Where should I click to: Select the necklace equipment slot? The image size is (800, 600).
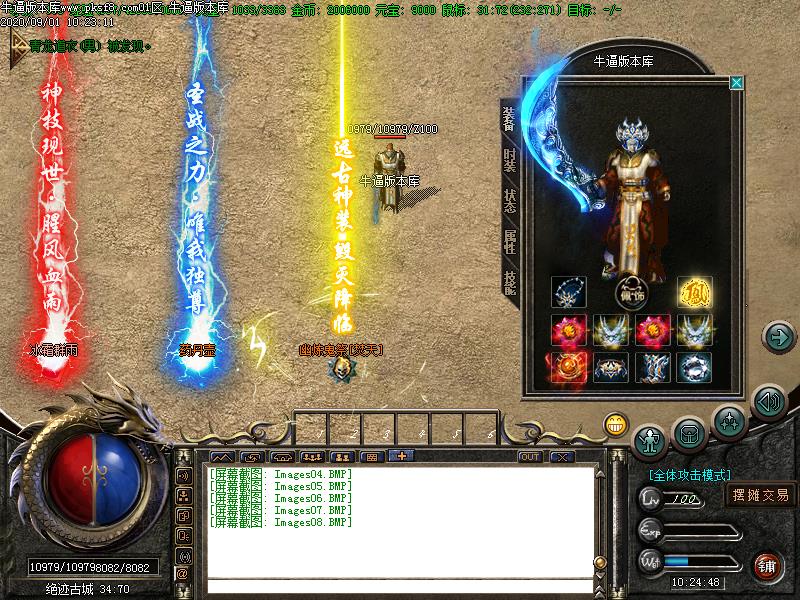coord(568,293)
